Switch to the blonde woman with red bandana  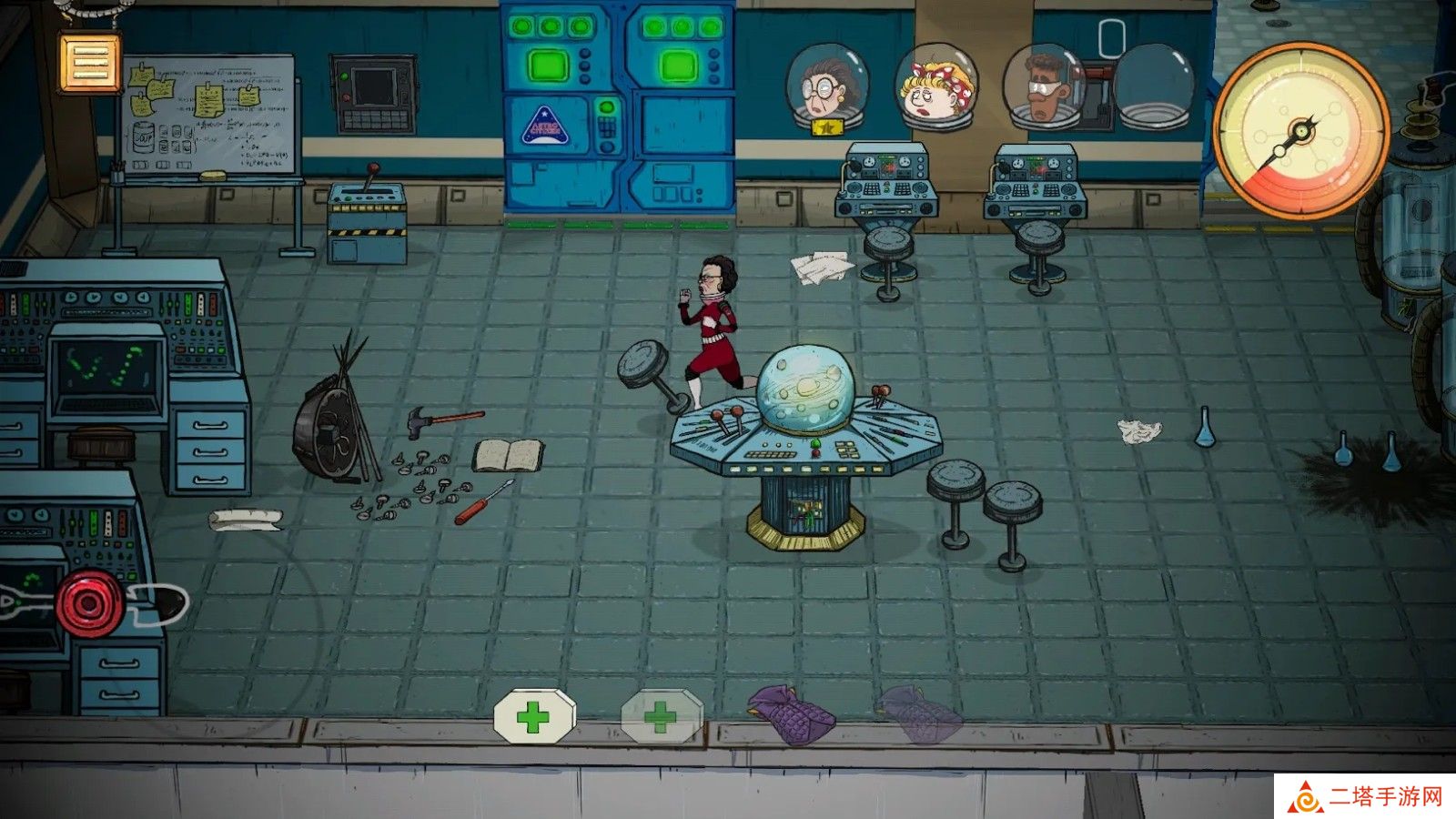(935, 86)
